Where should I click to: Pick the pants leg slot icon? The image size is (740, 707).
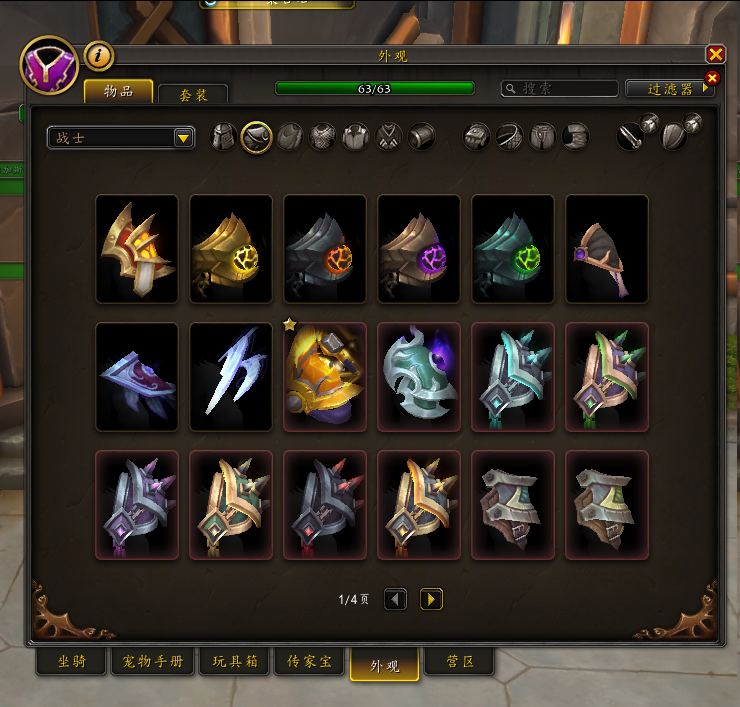tap(542, 137)
